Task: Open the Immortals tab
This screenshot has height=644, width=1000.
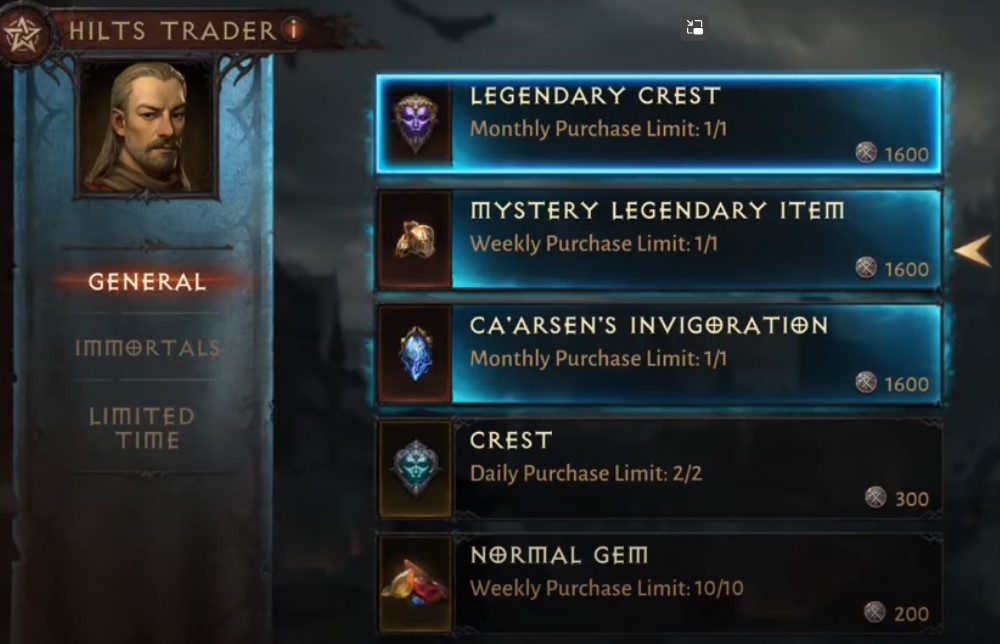Action: pyautogui.click(x=147, y=348)
